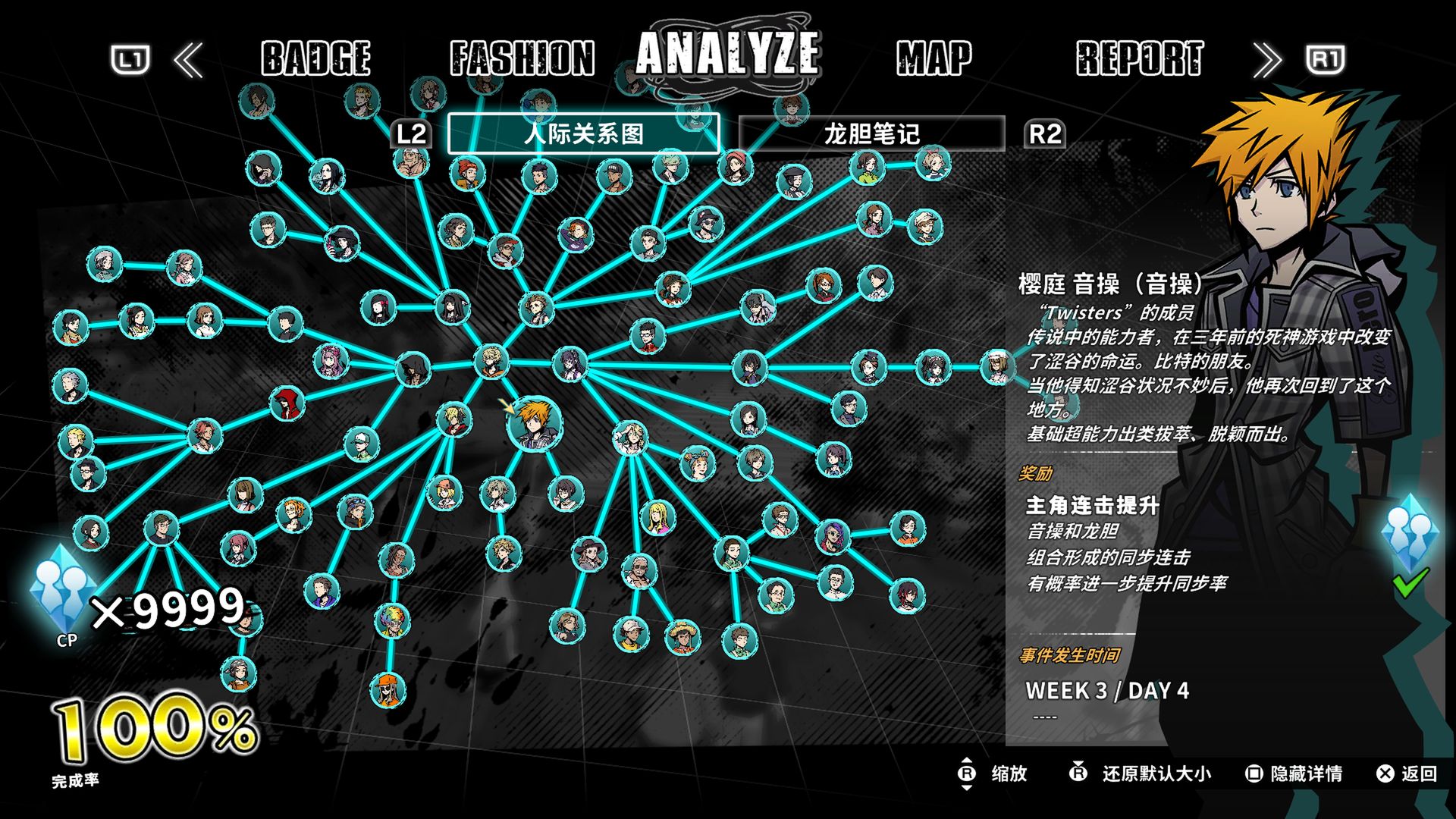This screenshot has height=819, width=1456.
Task: Switch to the 龙胆笔记 notes sub-tab
Action: pos(871,134)
